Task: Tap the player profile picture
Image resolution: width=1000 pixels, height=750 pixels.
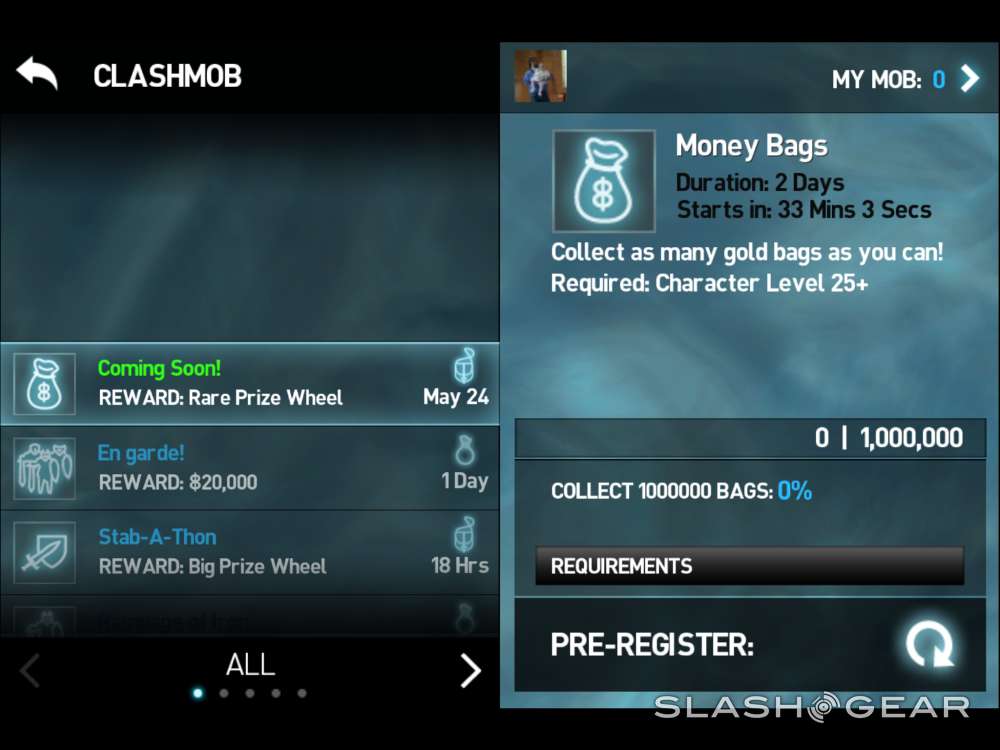Action: 540,76
